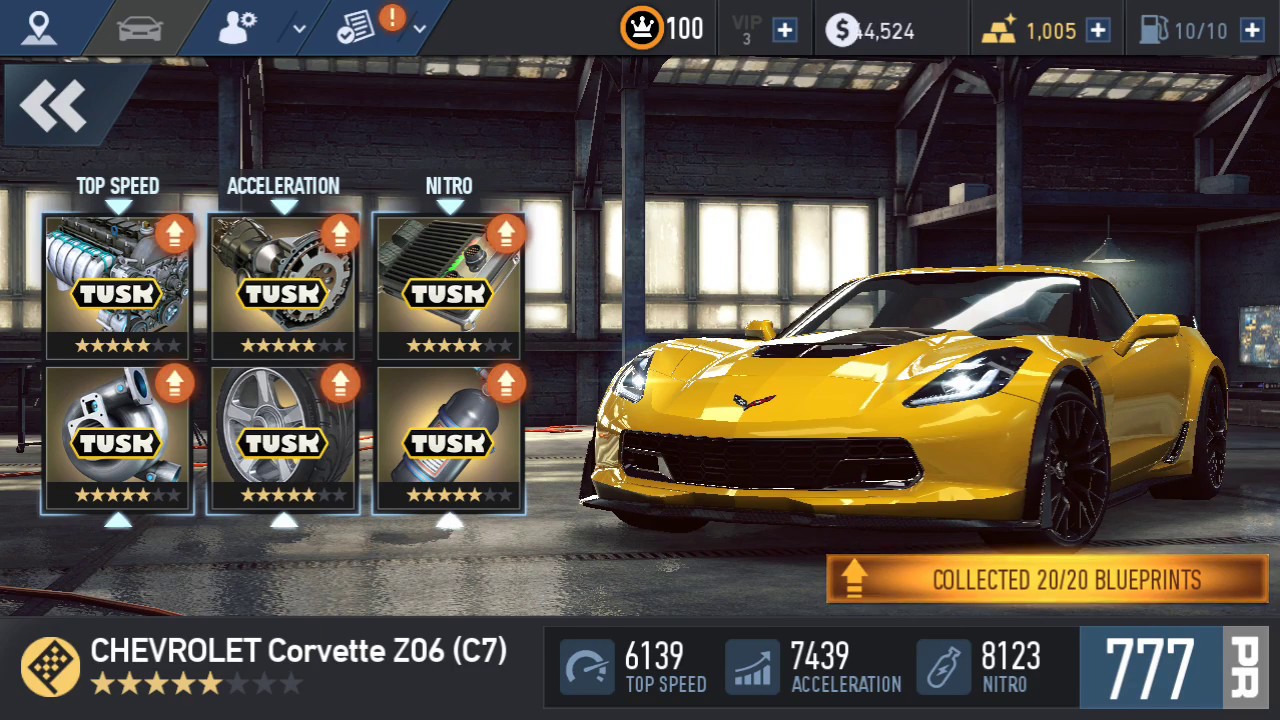
Task: Open the map location pin tab
Action: [38, 28]
